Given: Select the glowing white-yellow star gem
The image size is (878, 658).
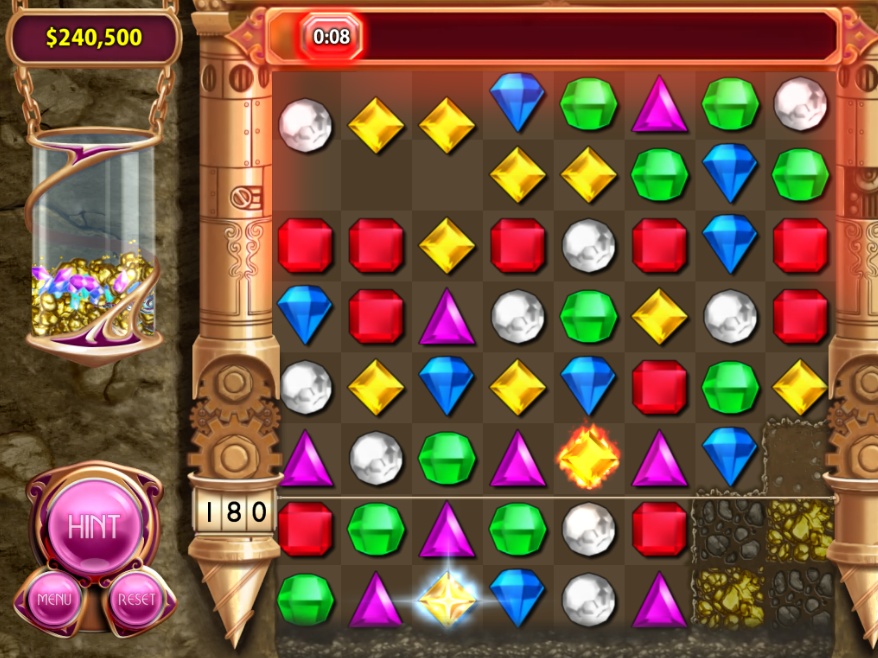Looking at the screenshot, I should point(446,599).
